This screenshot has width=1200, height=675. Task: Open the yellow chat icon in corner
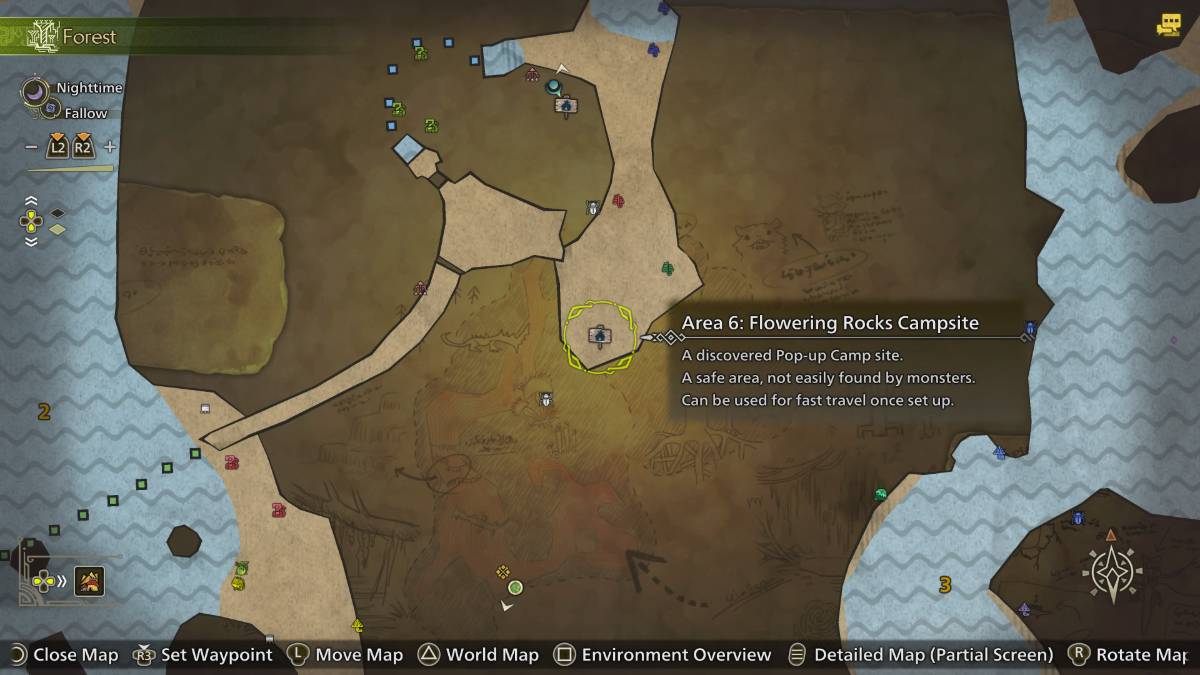point(1168,26)
